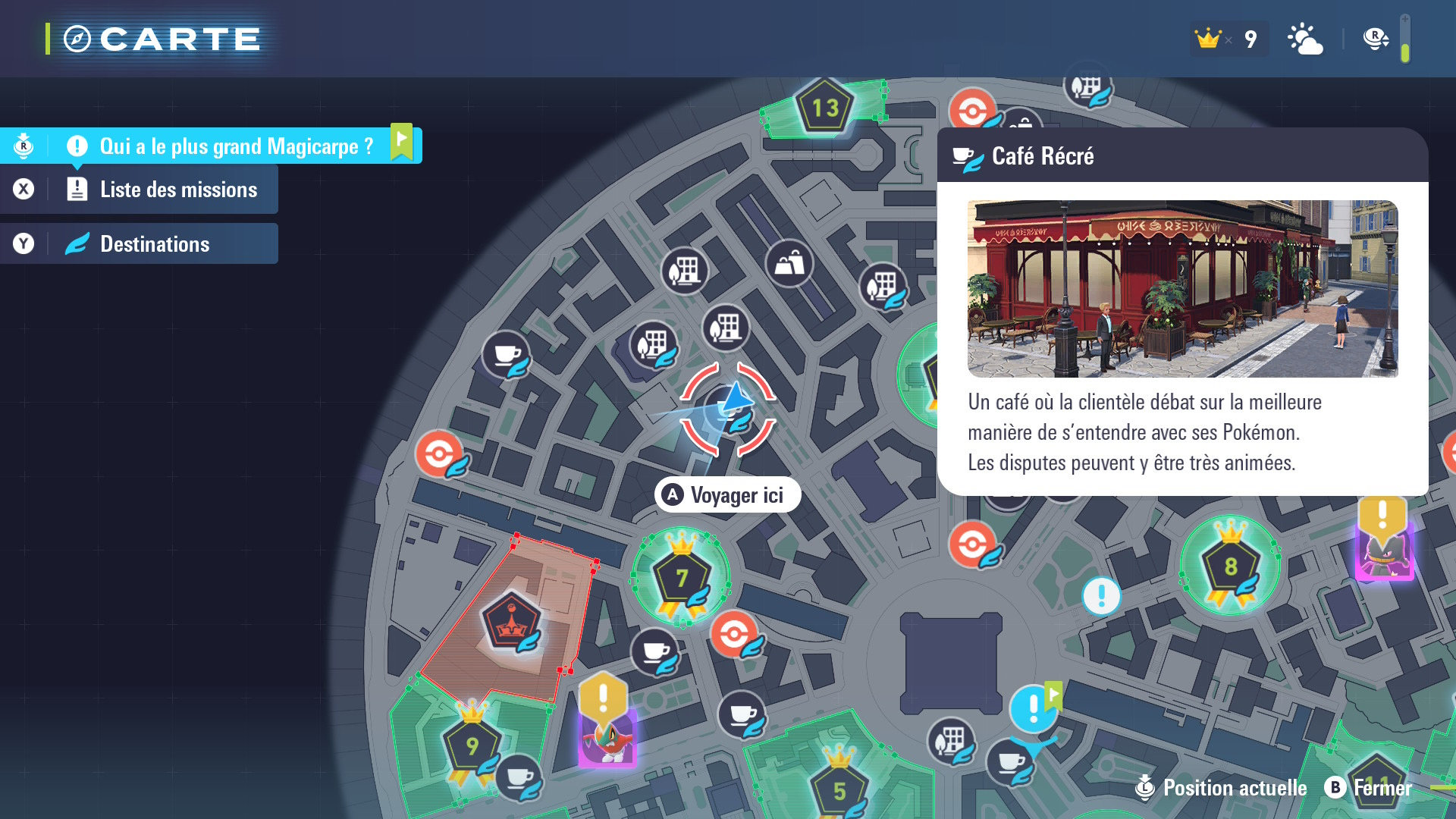Screen dimensions: 1456x819
Task: Open the Liste des missions entry
Action: tap(177, 190)
